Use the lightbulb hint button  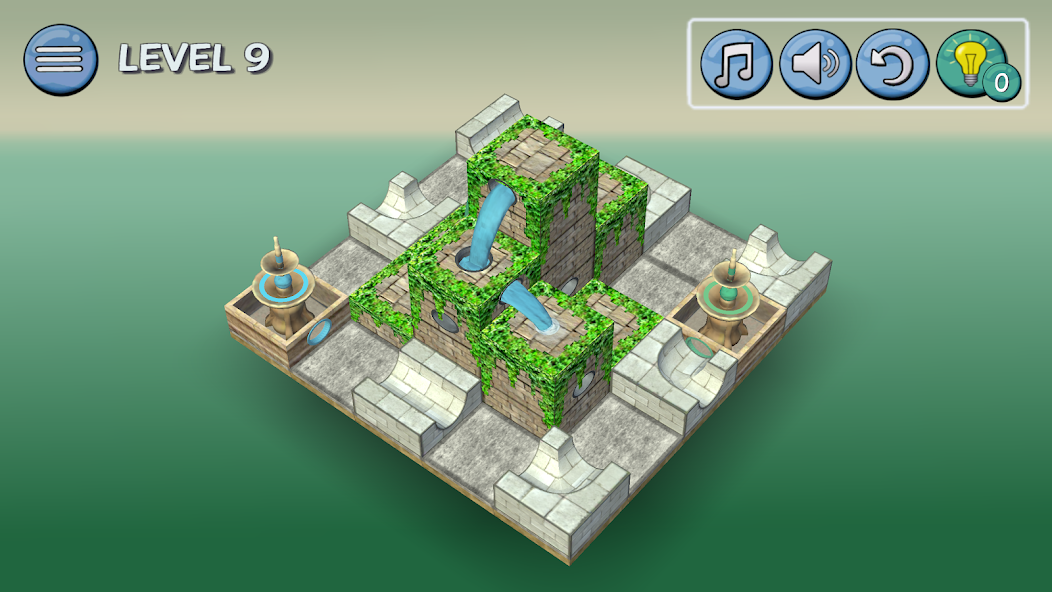click(971, 63)
